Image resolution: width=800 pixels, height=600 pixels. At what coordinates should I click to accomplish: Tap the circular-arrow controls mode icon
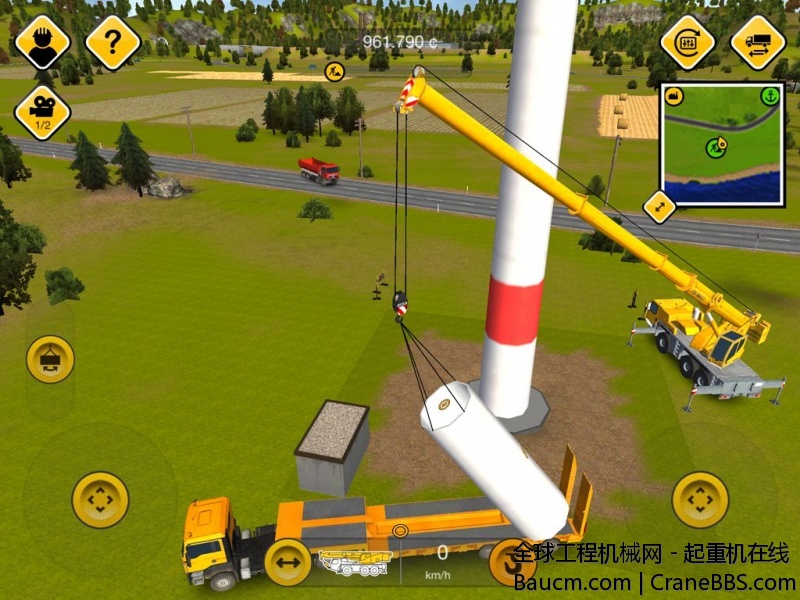688,43
